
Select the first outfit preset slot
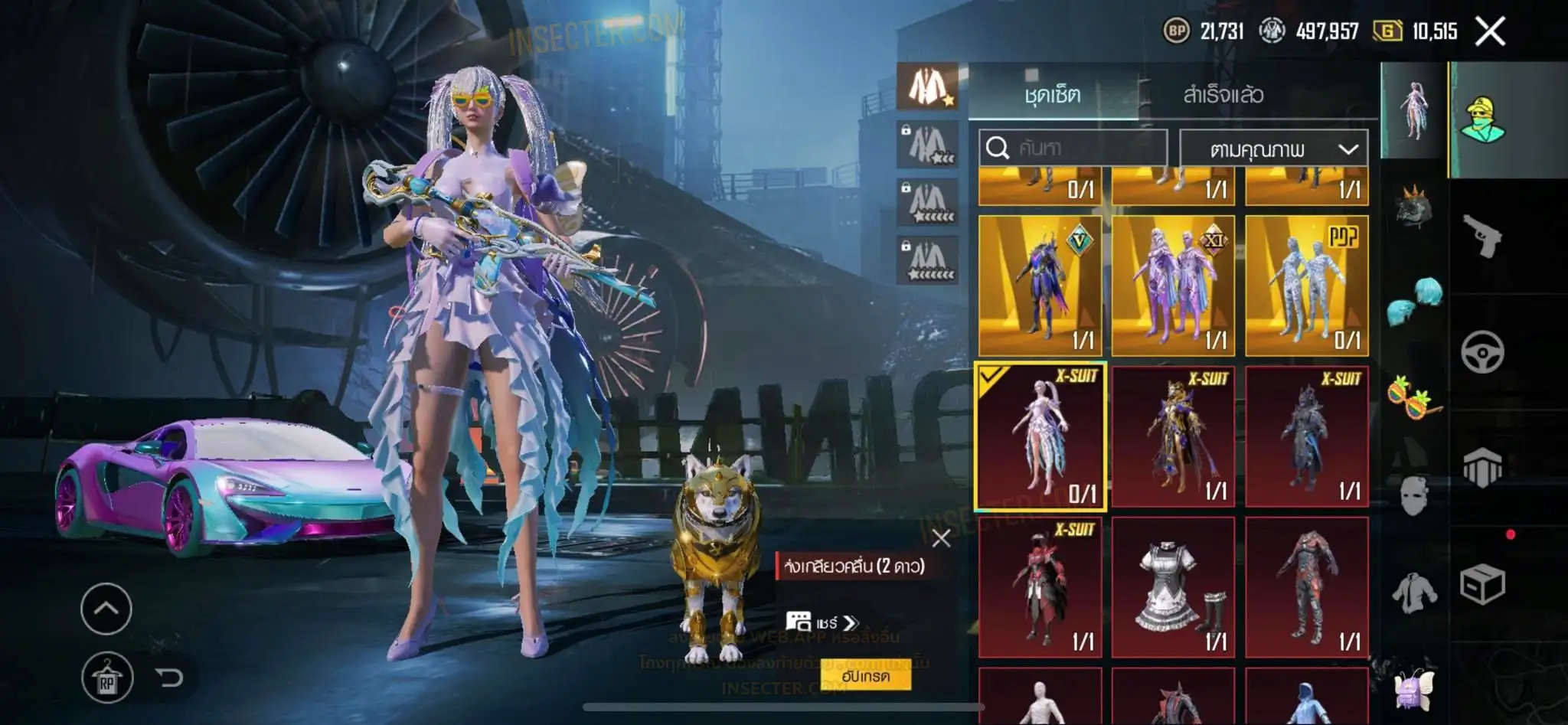928,87
